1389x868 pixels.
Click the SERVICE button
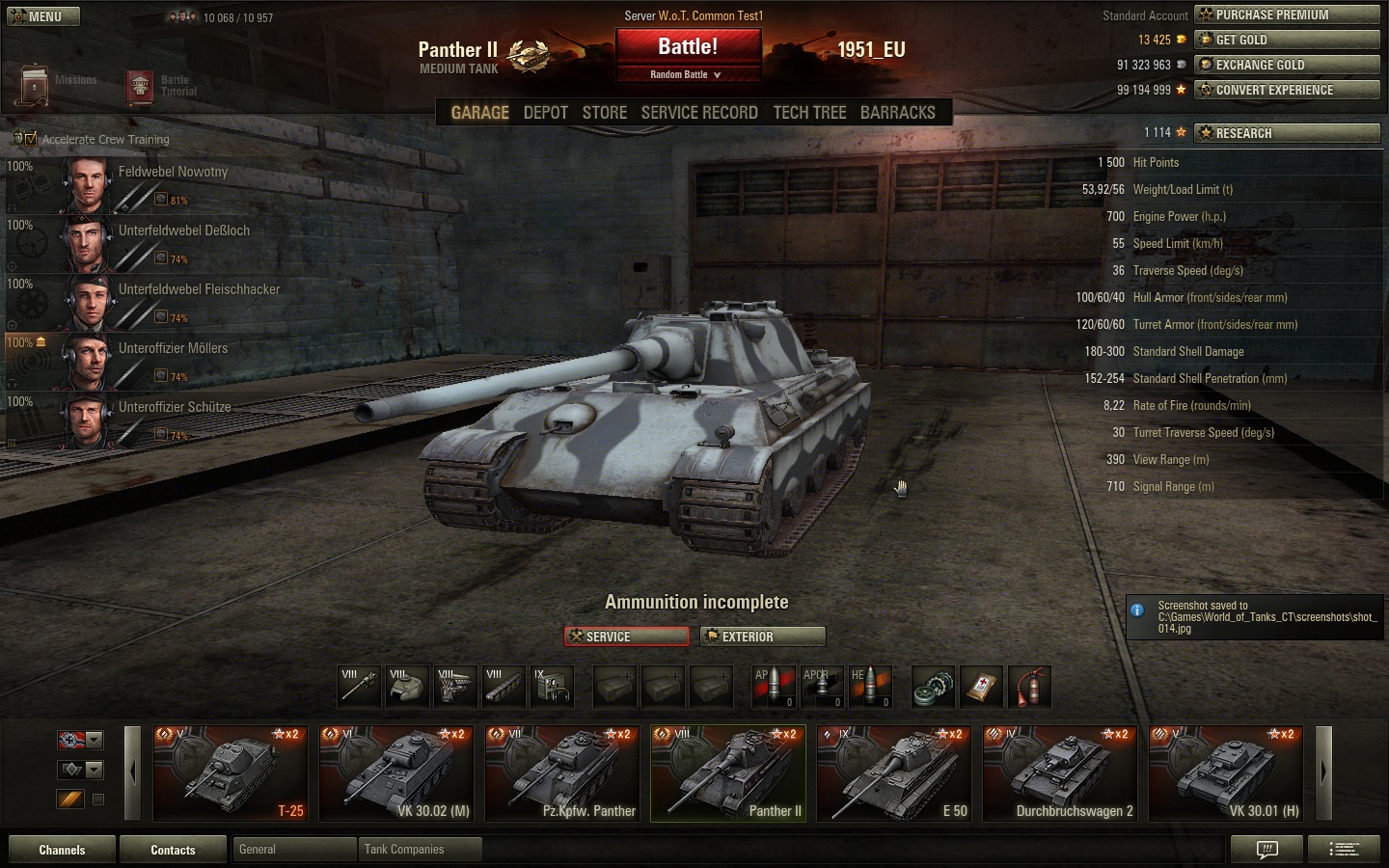pos(626,637)
